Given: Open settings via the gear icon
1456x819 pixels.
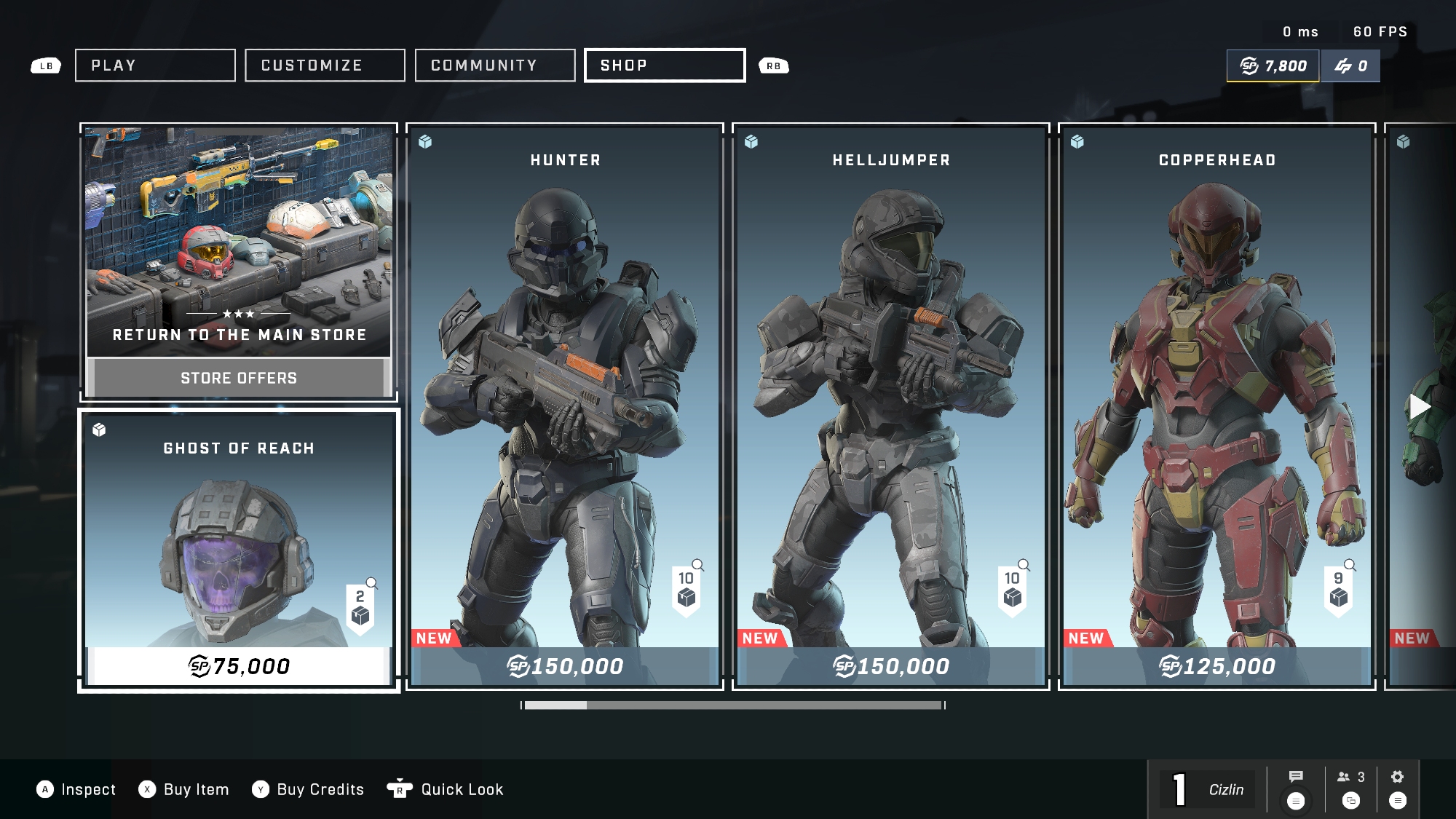Looking at the screenshot, I should pyautogui.click(x=1397, y=777).
